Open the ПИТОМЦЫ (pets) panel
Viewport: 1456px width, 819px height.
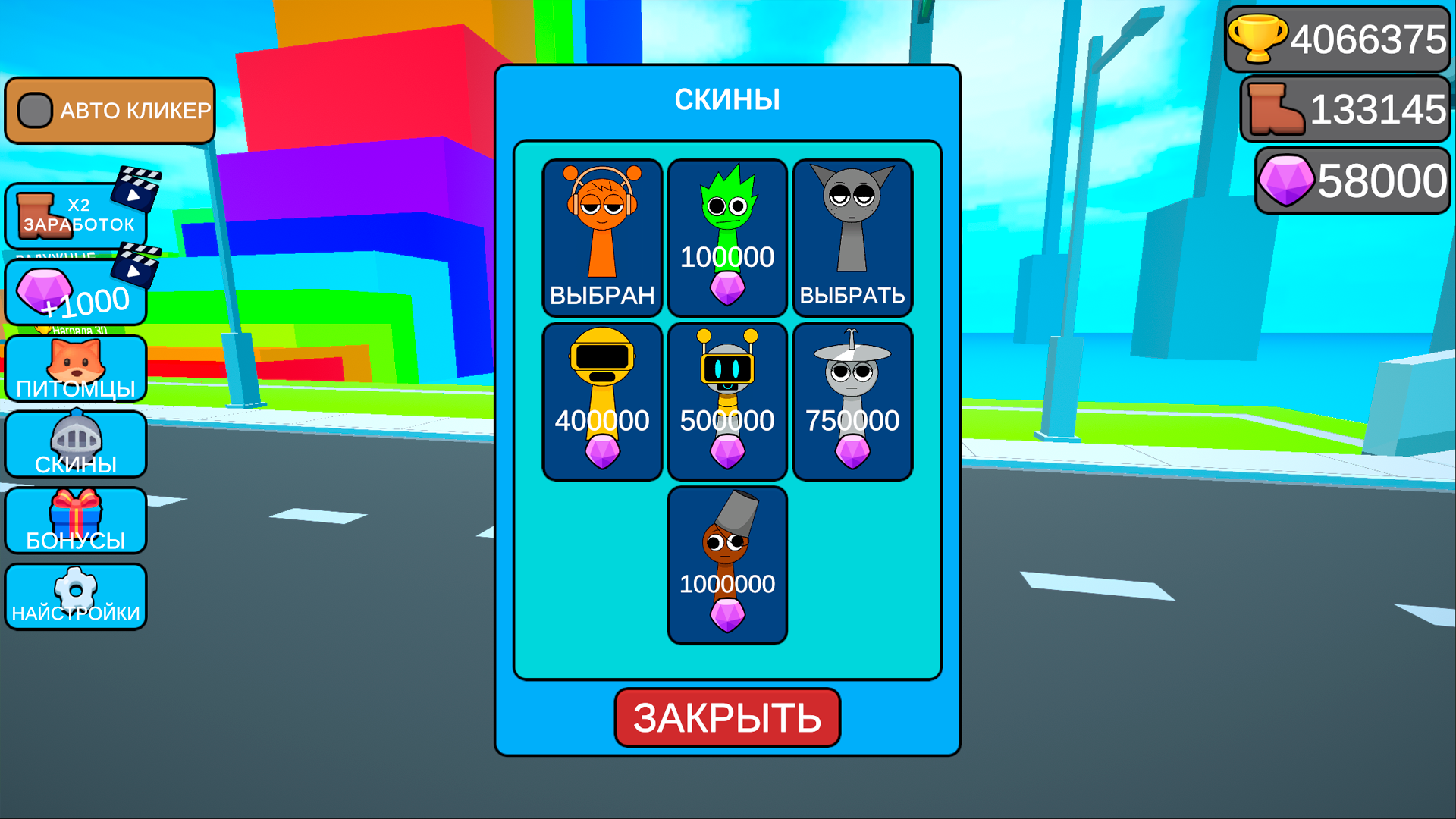(x=76, y=369)
